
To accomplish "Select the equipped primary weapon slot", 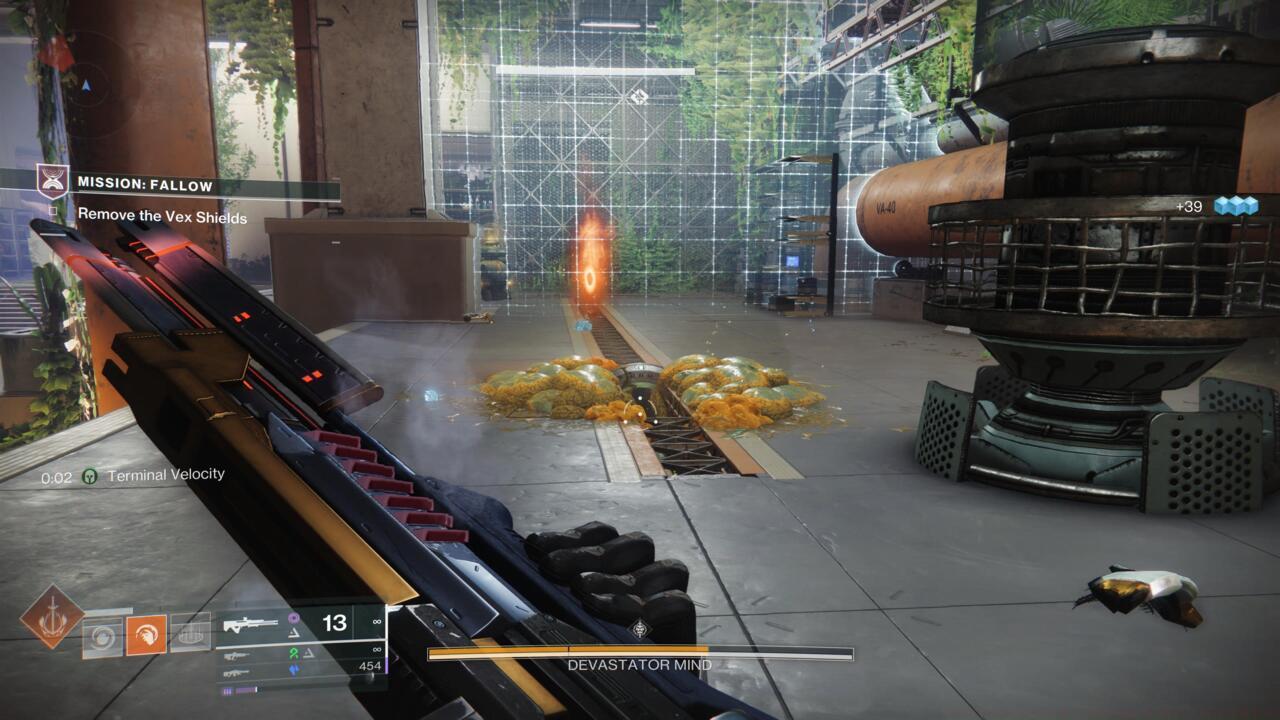I will 300,624.
